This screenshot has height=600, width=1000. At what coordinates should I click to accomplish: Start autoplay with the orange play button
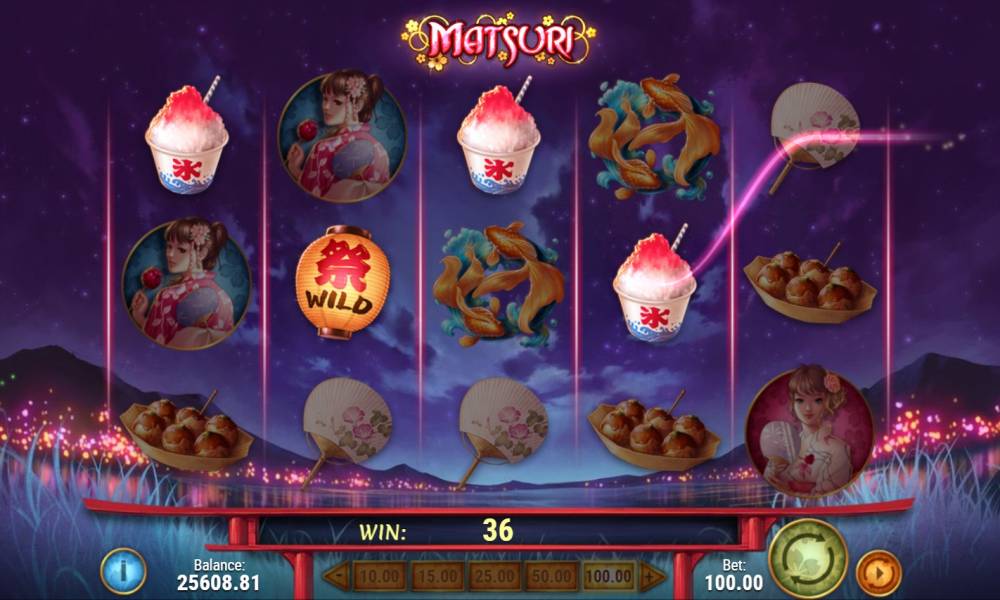point(878,573)
